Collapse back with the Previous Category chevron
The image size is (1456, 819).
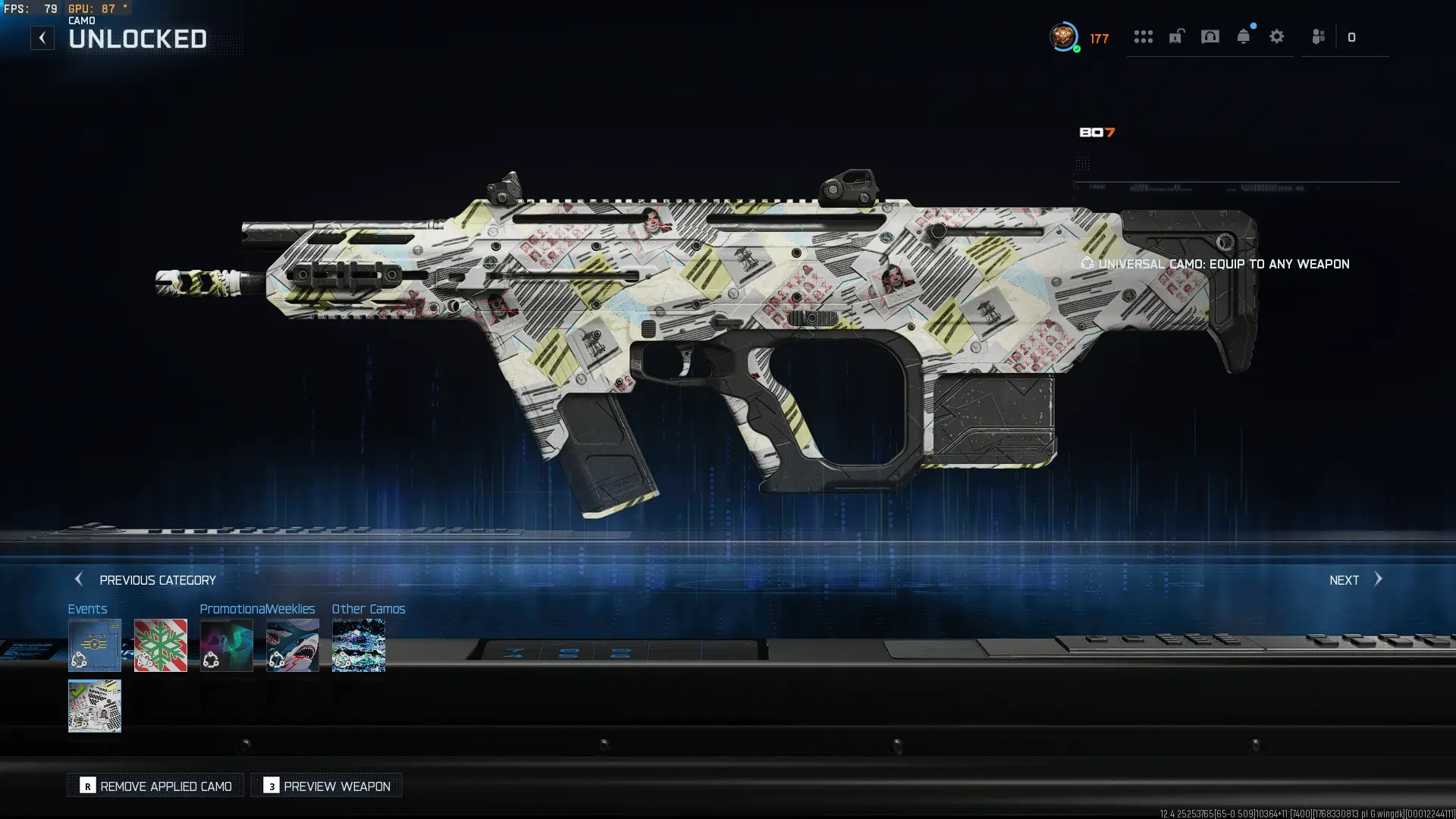click(80, 579)
